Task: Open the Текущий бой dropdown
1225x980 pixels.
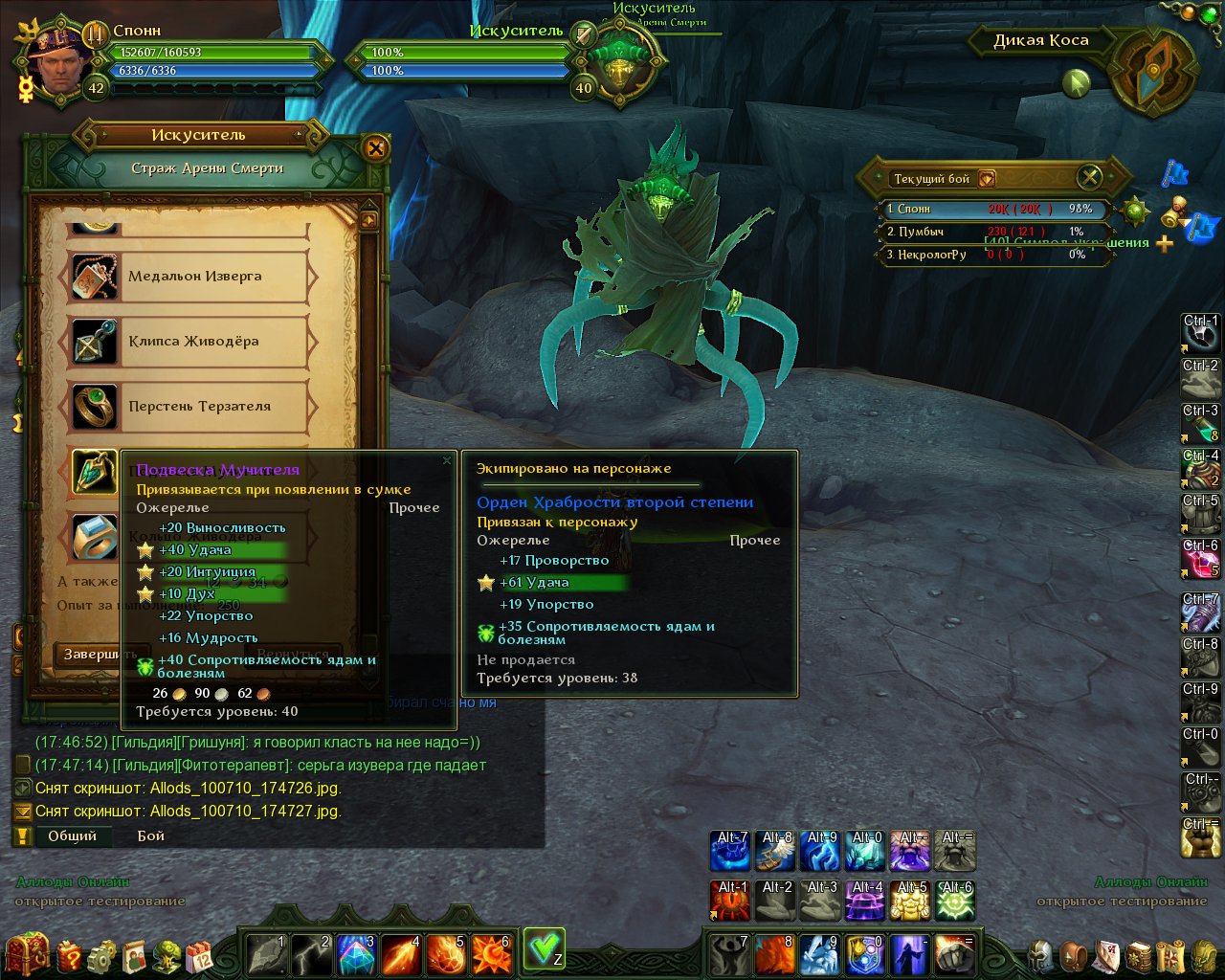Action: [987, 179]
